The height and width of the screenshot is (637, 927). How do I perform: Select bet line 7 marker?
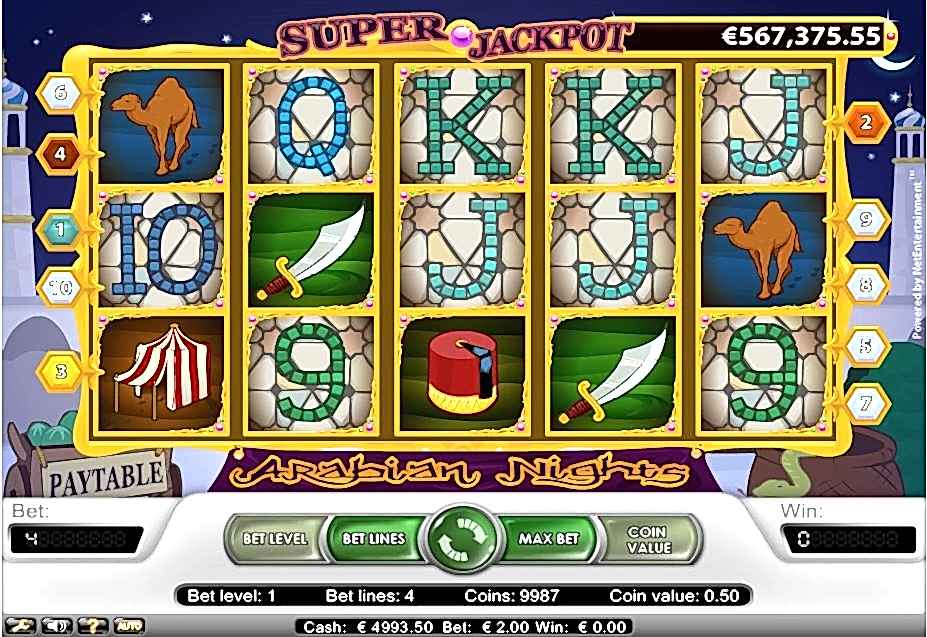coord(866,405)
